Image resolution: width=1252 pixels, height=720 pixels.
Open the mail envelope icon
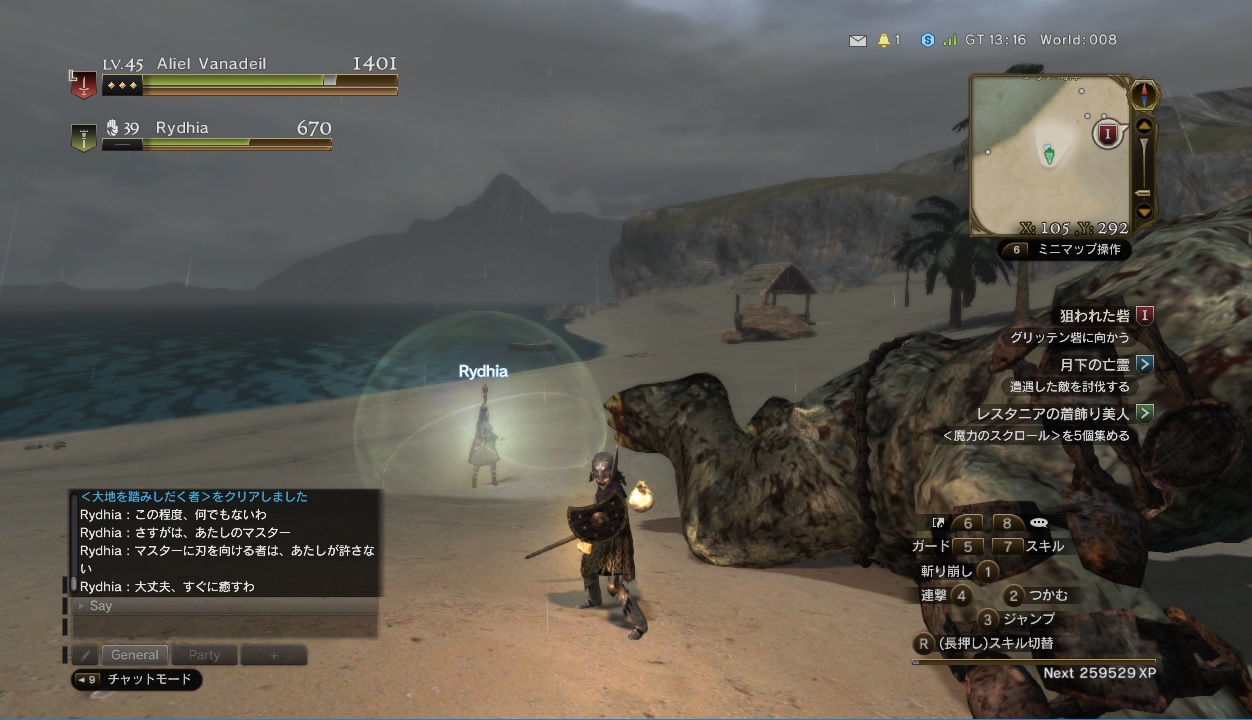pos(857,41)
